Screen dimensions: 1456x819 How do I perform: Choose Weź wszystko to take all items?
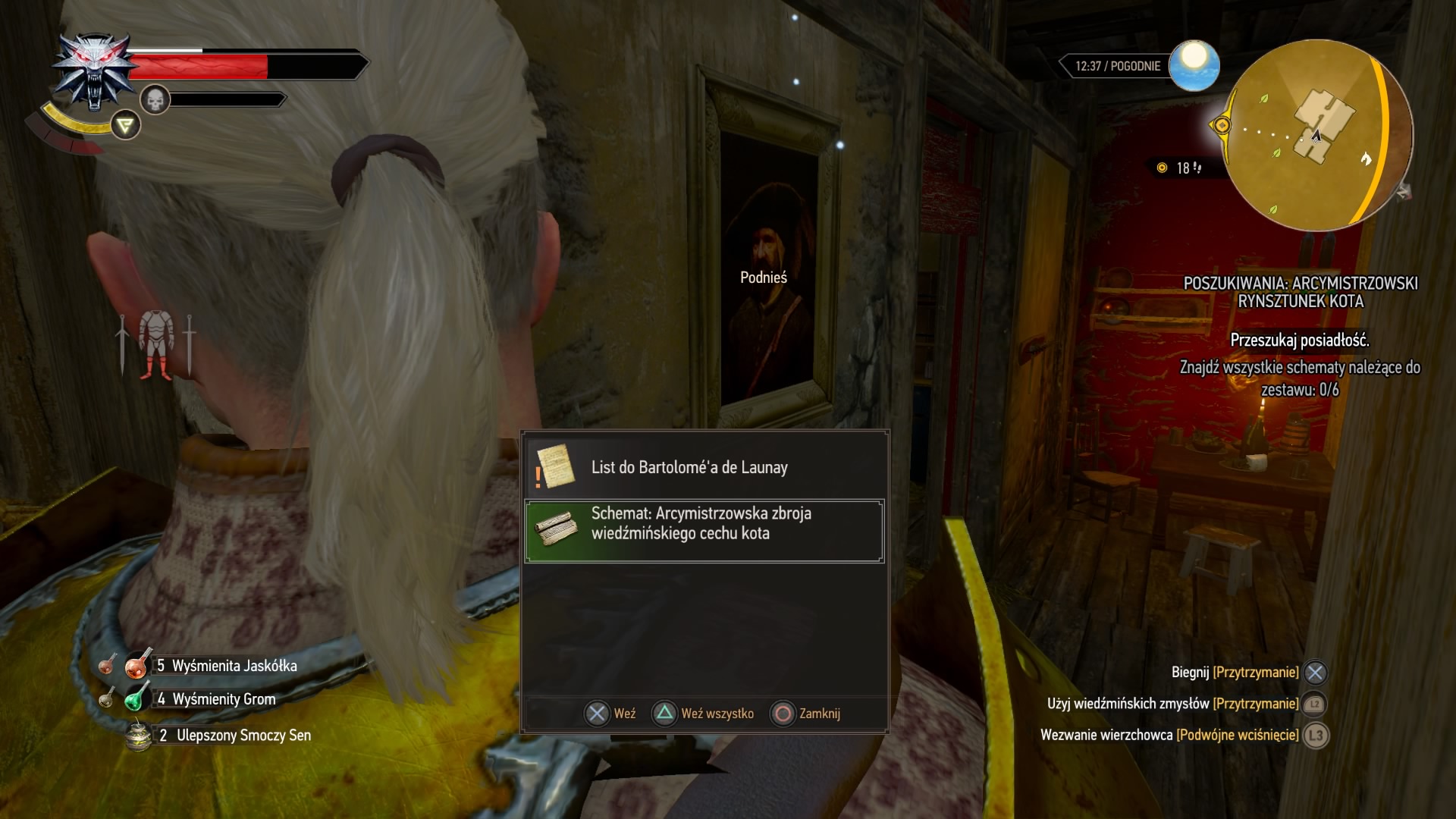(x=704, y=714)
